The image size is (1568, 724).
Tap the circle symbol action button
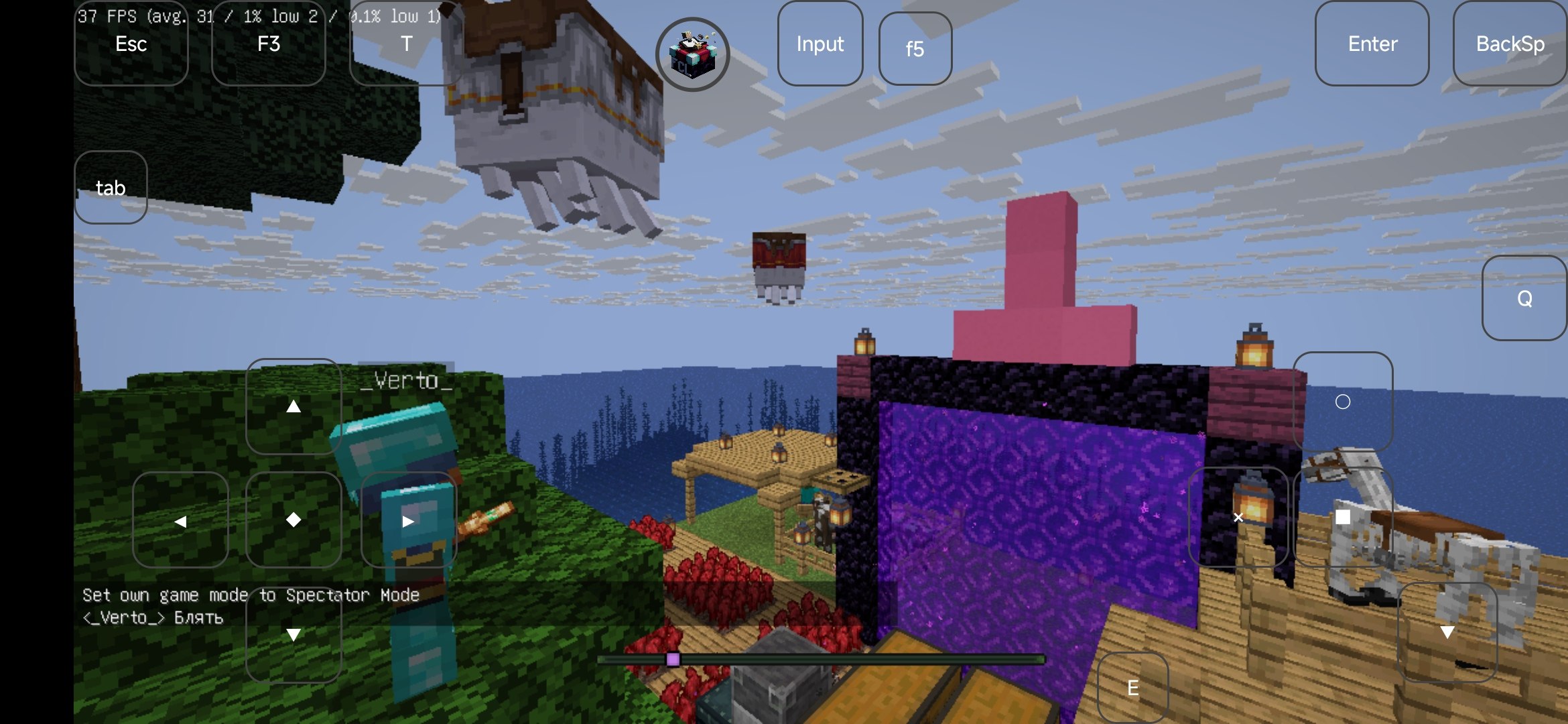tap(1342, 402)
